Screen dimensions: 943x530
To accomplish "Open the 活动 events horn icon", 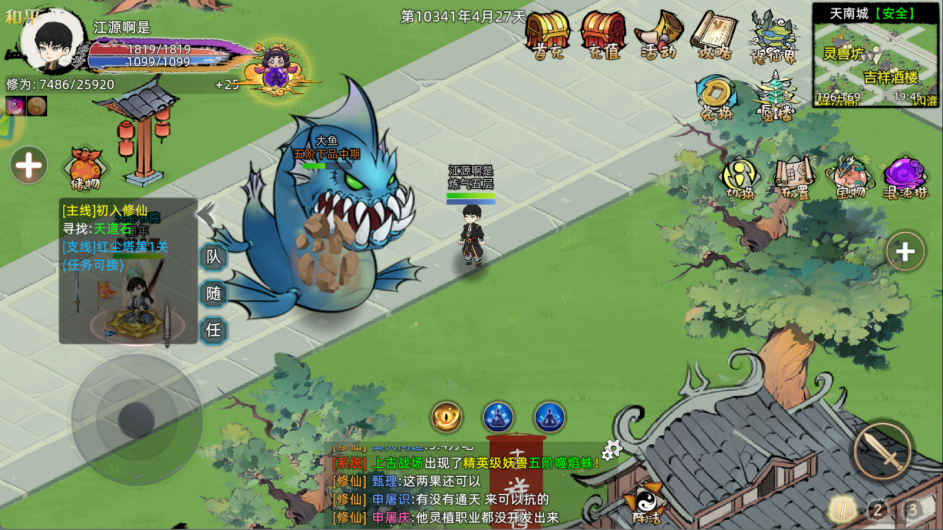I will [659, 35].
